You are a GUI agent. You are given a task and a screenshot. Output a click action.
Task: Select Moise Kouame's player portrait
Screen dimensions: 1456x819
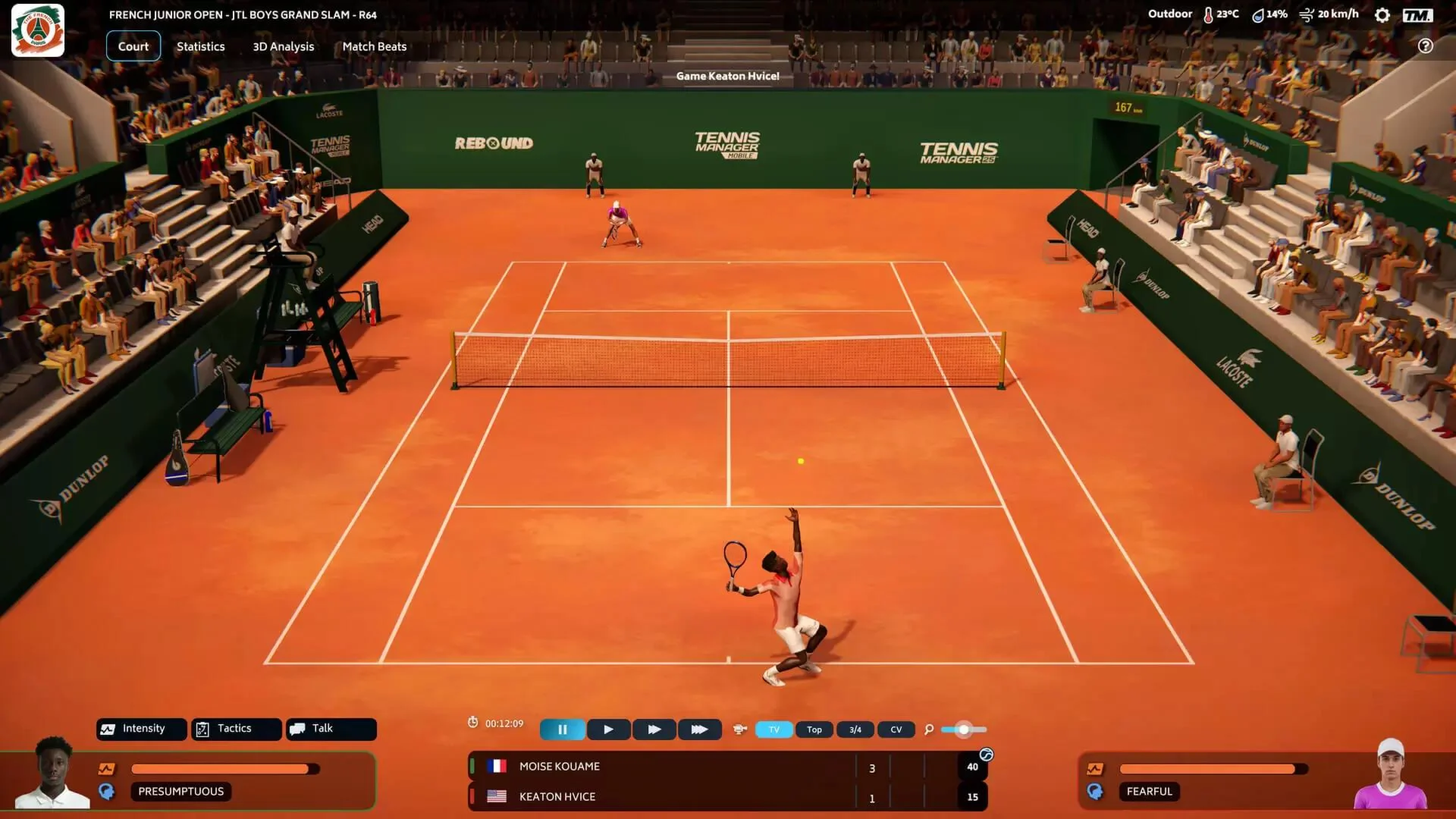53,772
